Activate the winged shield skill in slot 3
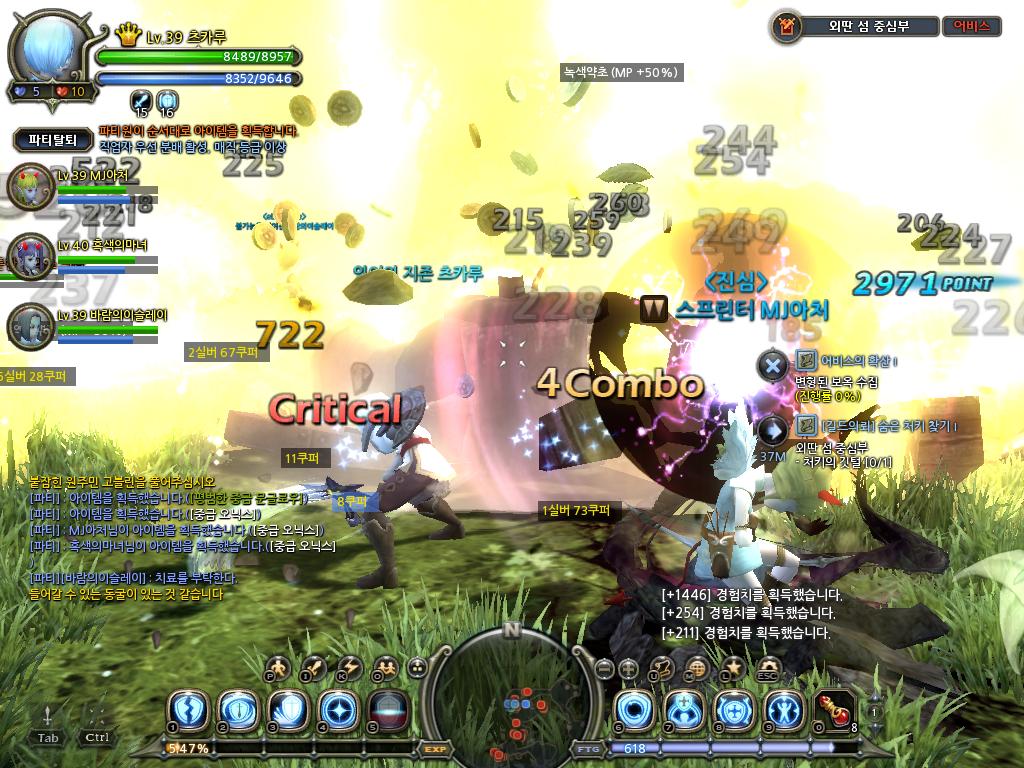1024x768 pixels. 288,711
